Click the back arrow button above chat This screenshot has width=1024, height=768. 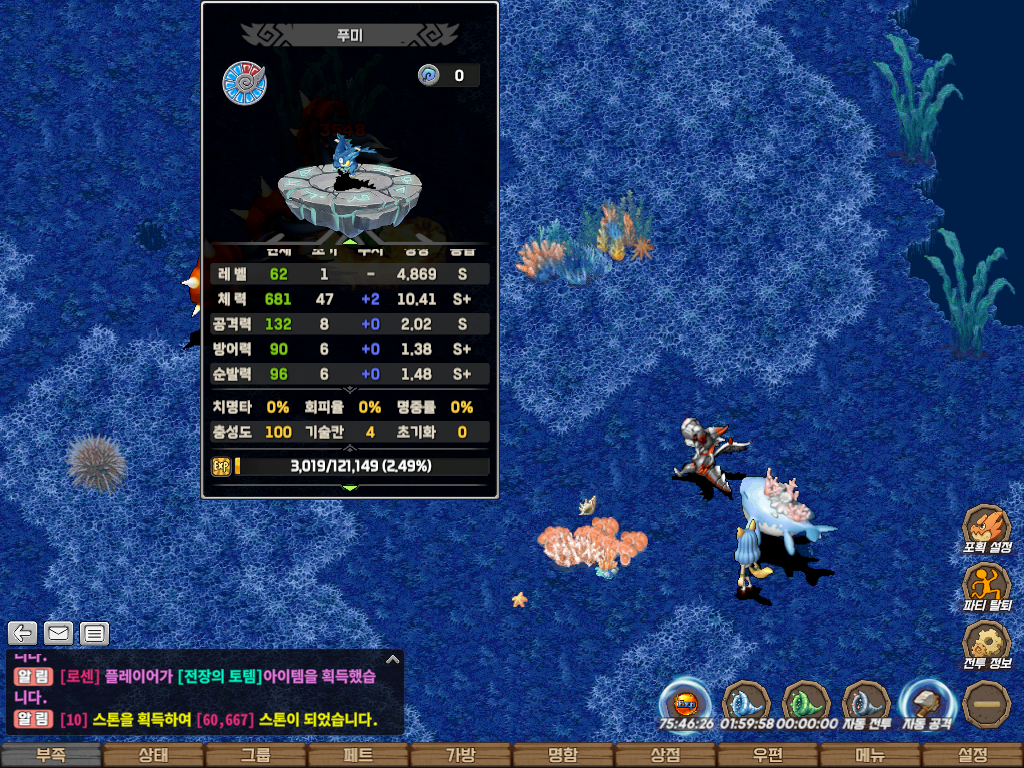23,632
